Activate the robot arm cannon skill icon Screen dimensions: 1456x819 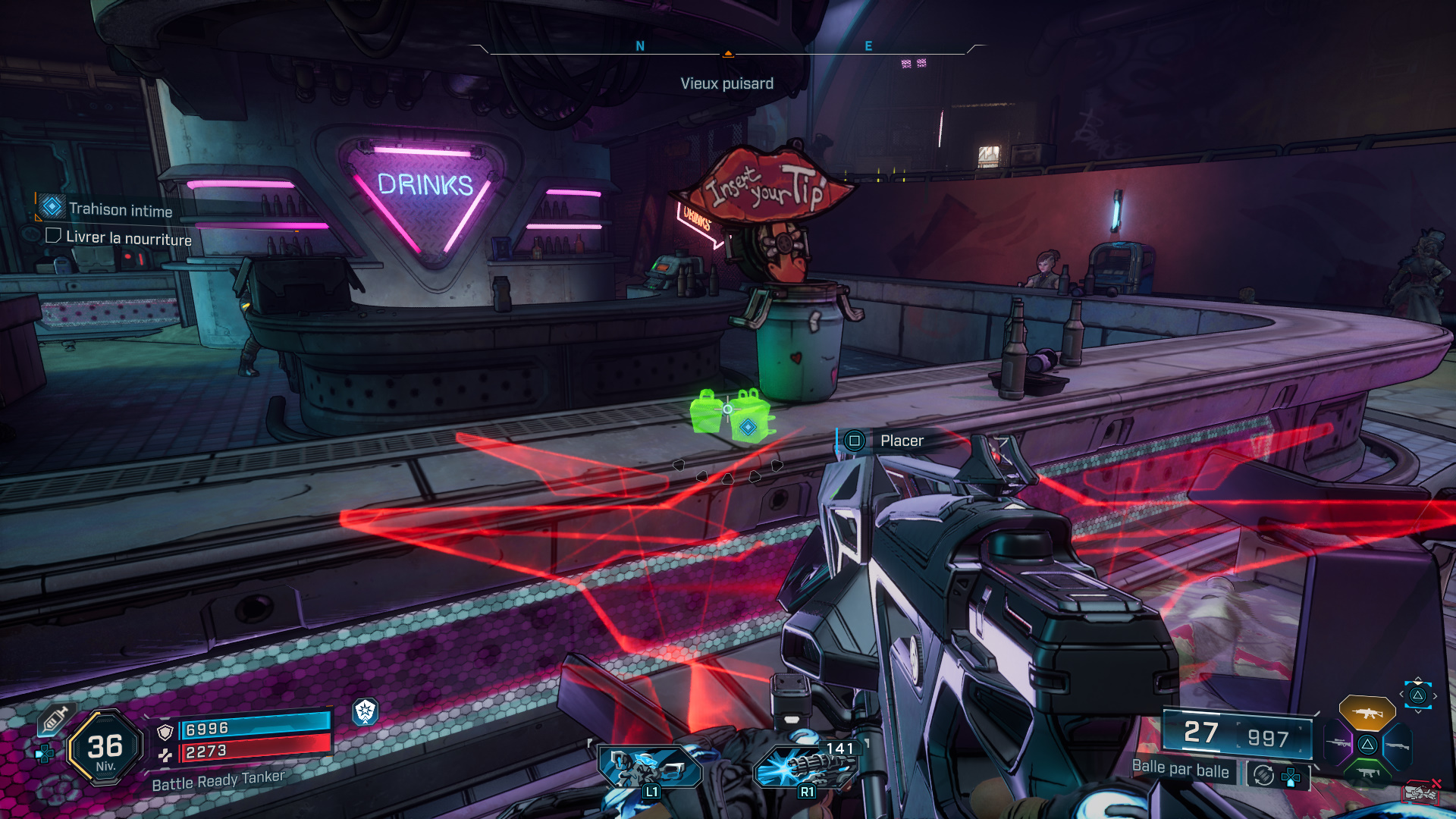click(x=649, y=767)
